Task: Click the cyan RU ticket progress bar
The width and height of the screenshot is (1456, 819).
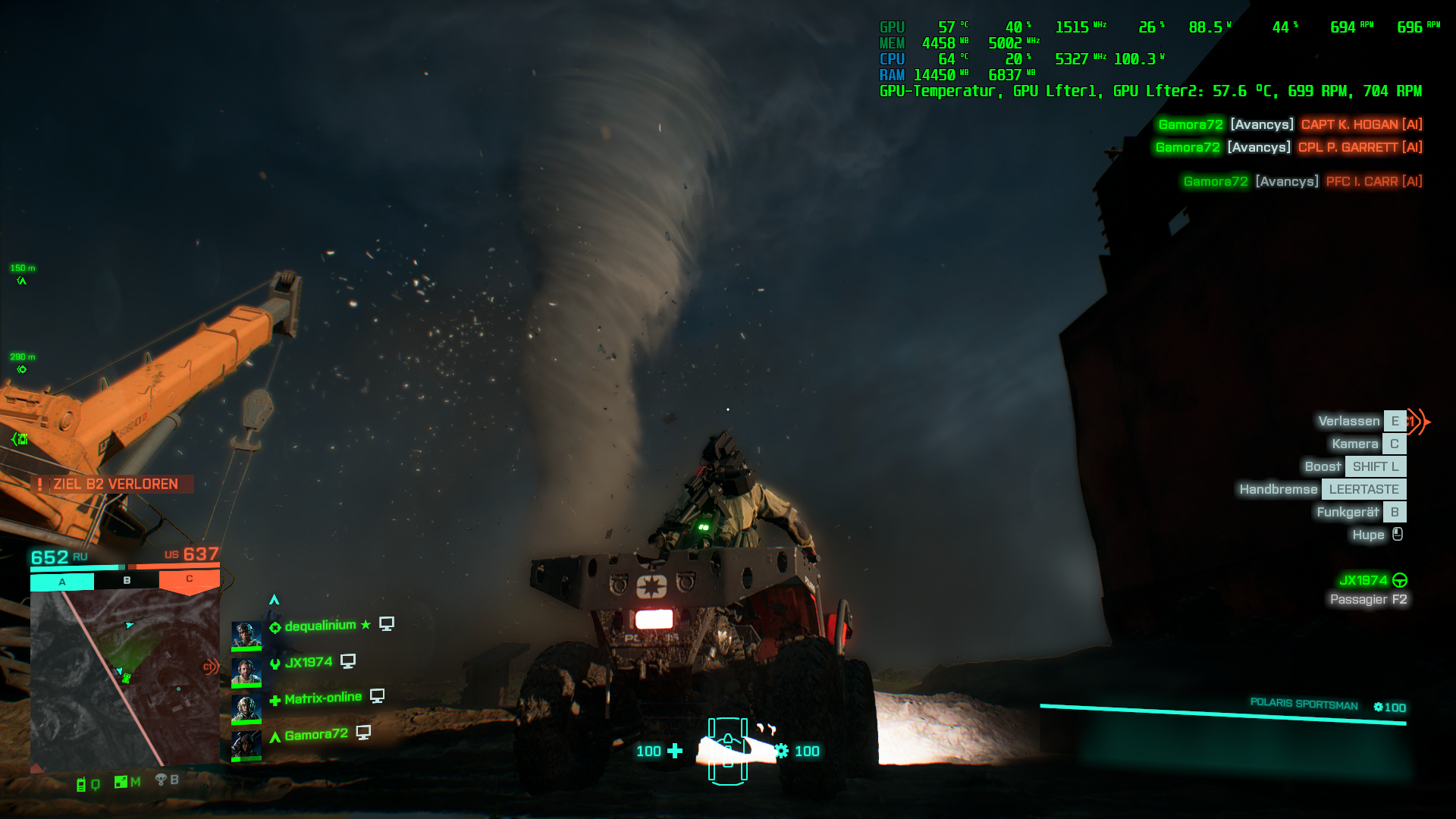Action: coord(76,566)
